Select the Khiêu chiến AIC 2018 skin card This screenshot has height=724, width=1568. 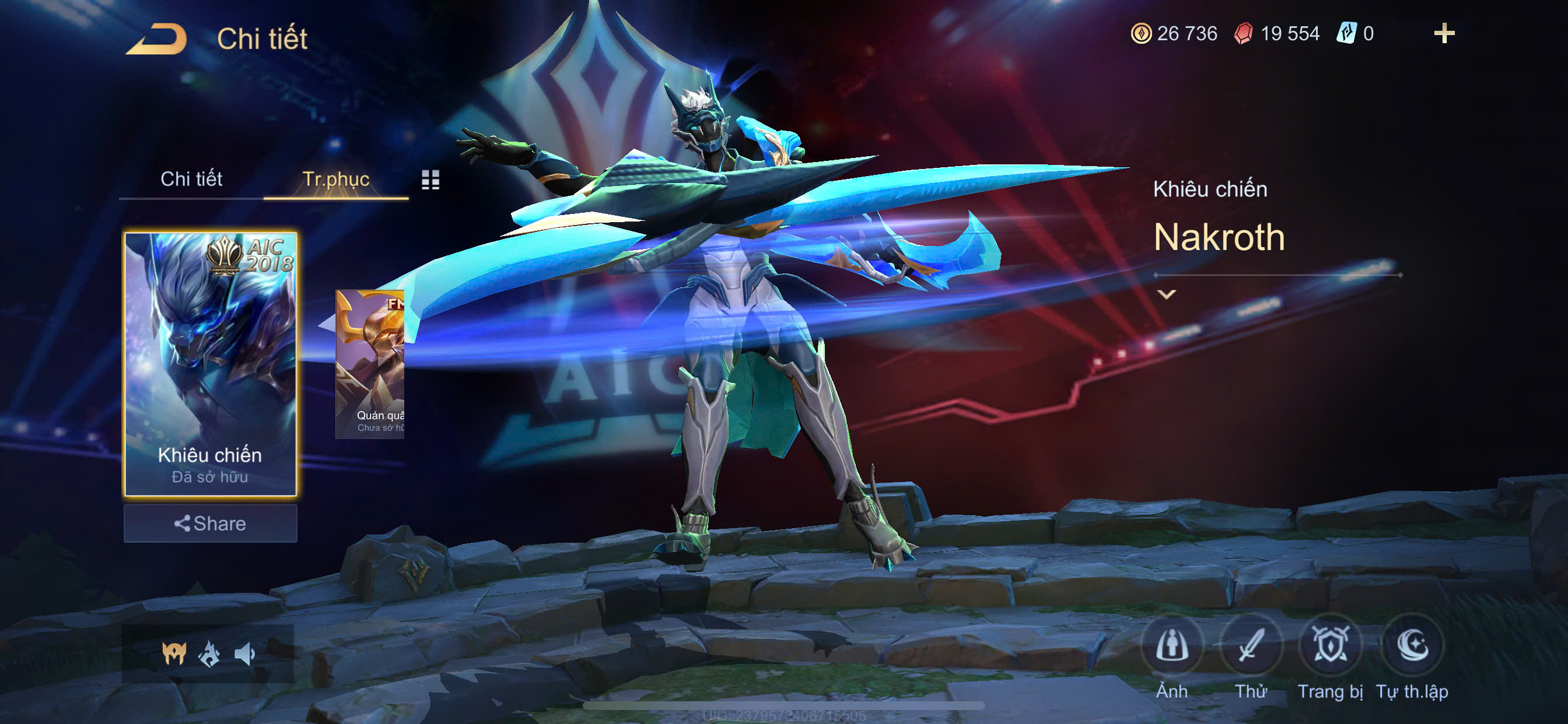210,363
